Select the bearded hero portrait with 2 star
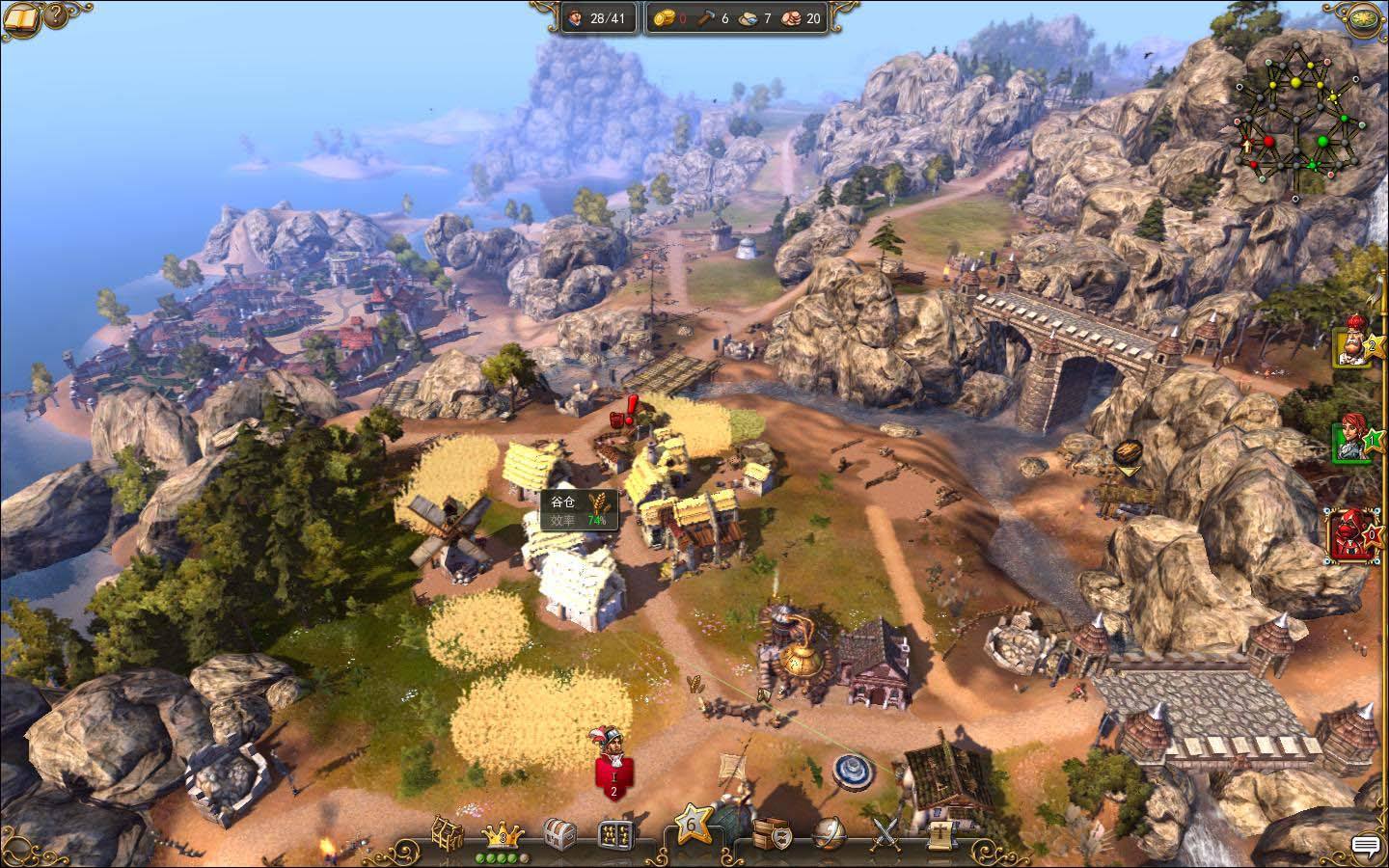1389x868 pixels. [x=1351, y=345]
